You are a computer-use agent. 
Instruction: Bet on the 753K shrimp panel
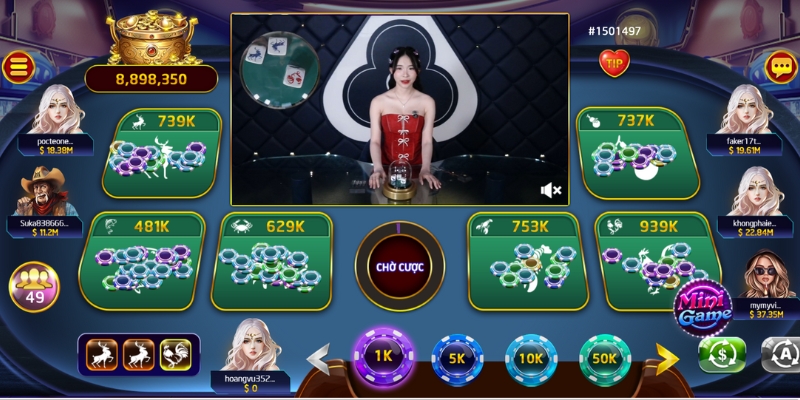[x=524, y=262]
